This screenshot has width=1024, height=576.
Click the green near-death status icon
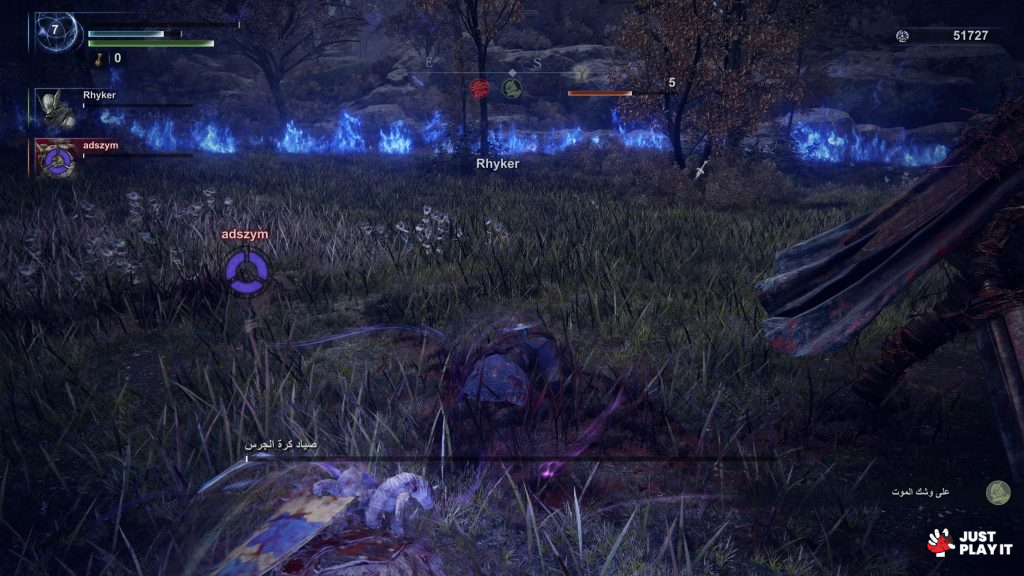point(997,492)
